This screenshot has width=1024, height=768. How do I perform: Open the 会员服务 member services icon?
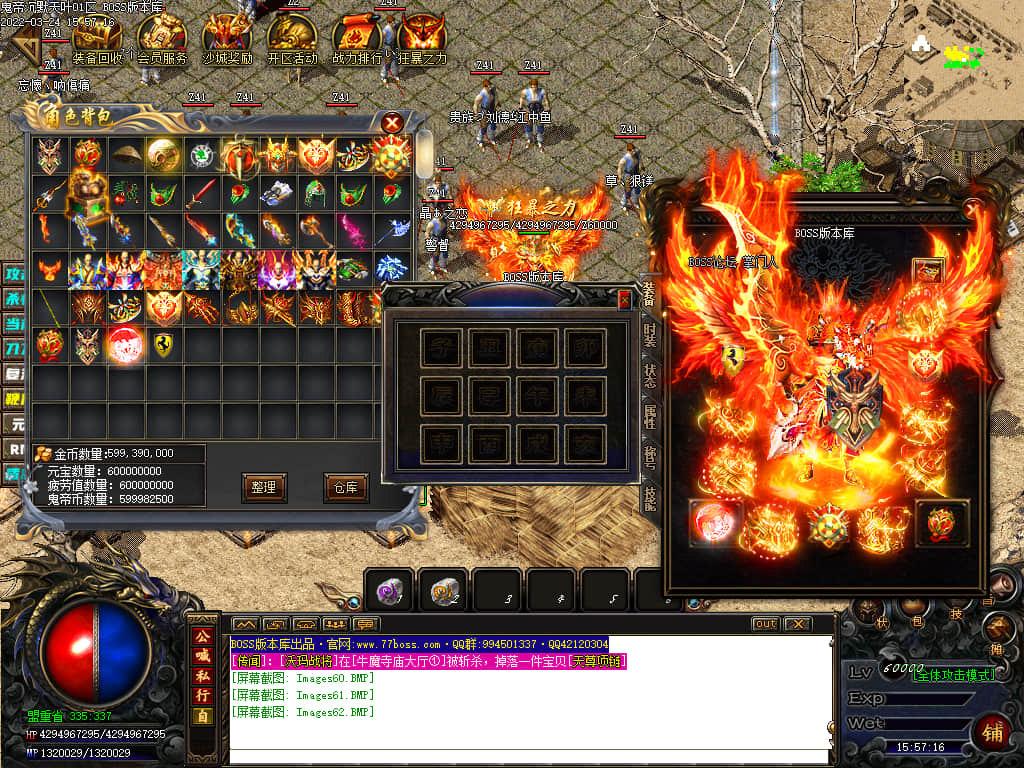[162, 41]
